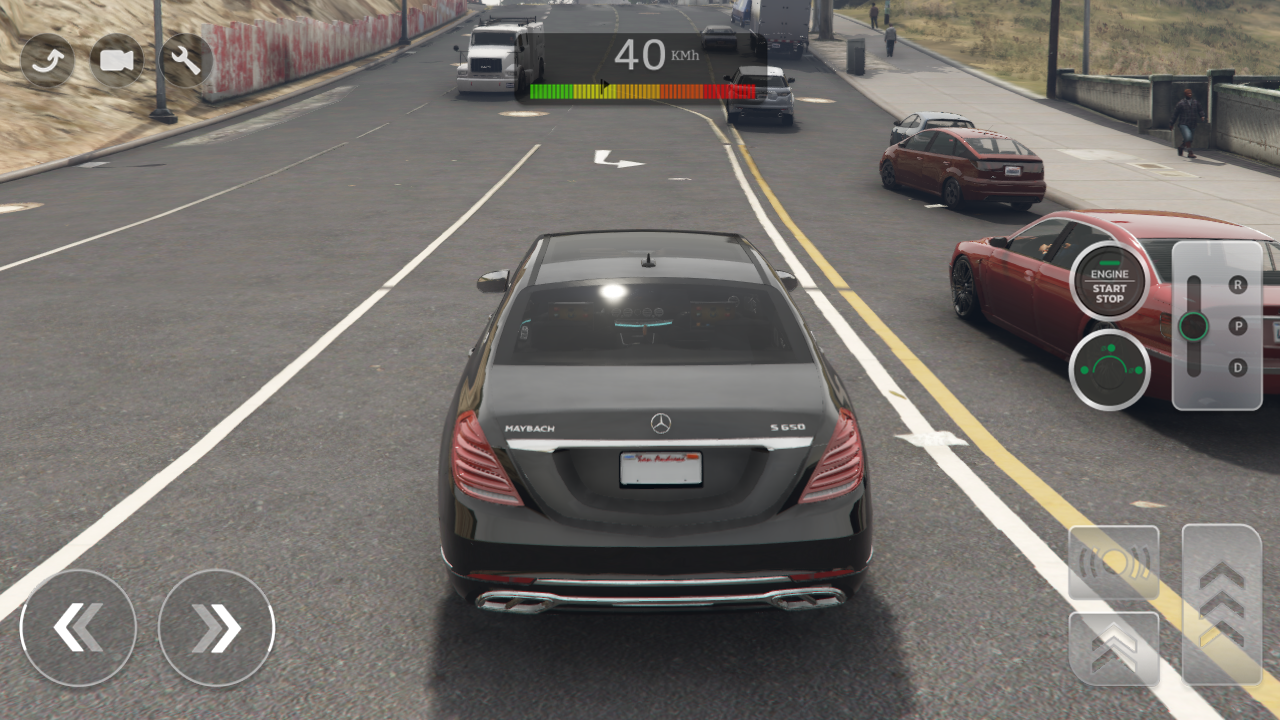Activate the left turn signal arrow
Screen dimensions: 1280x720
[x=78, y=627]
